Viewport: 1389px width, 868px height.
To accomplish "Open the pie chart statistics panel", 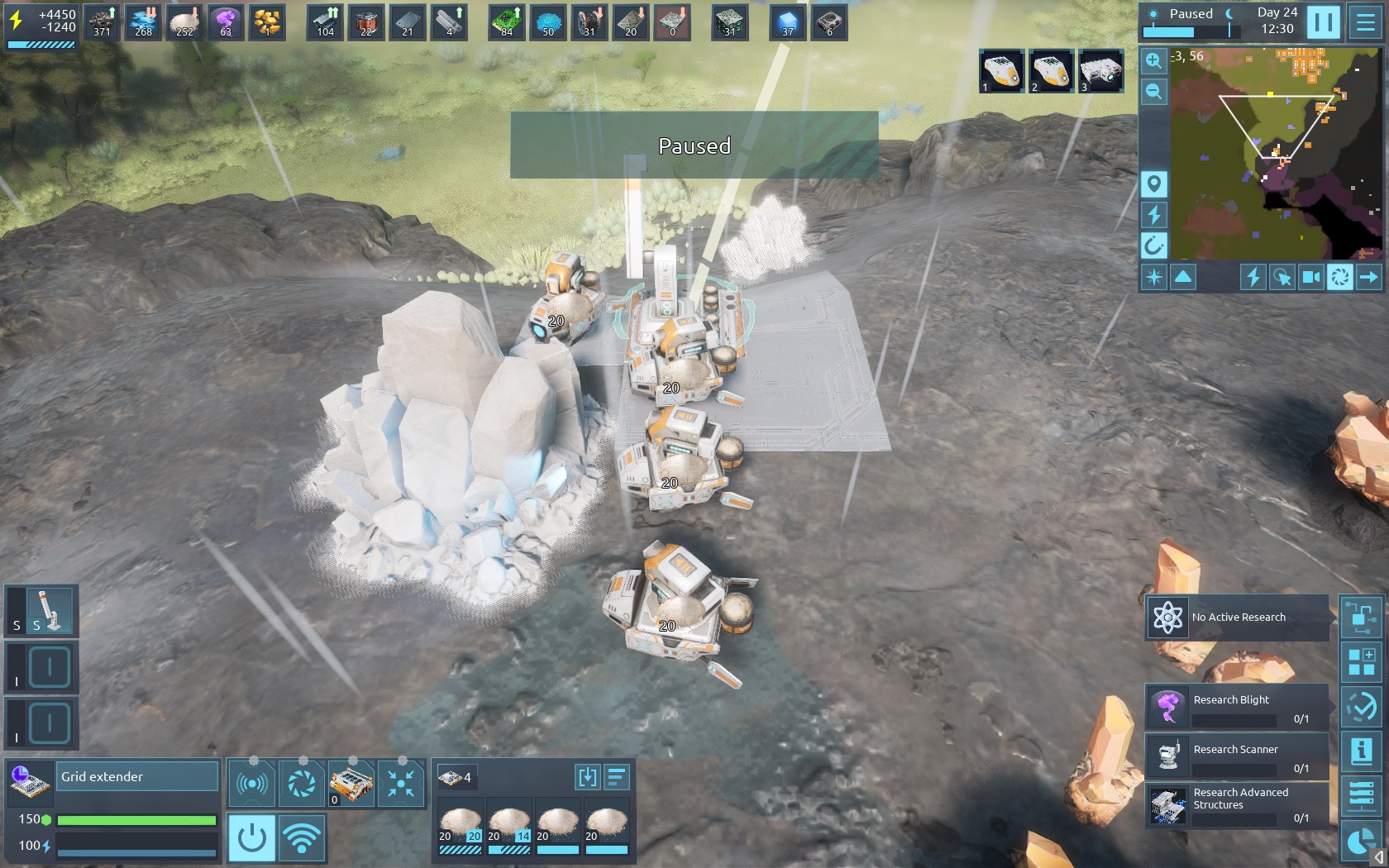I will click(1361, 842).
